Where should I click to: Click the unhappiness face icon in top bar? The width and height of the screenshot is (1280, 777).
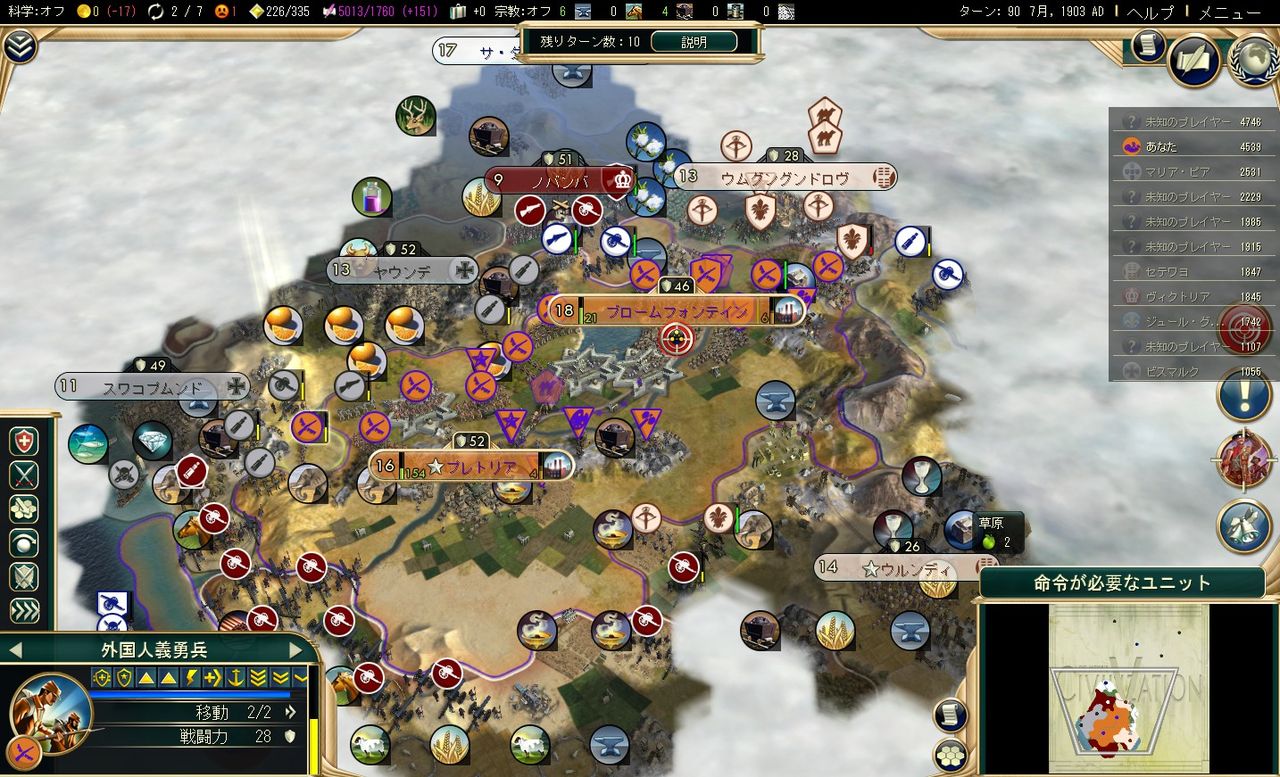221,13
